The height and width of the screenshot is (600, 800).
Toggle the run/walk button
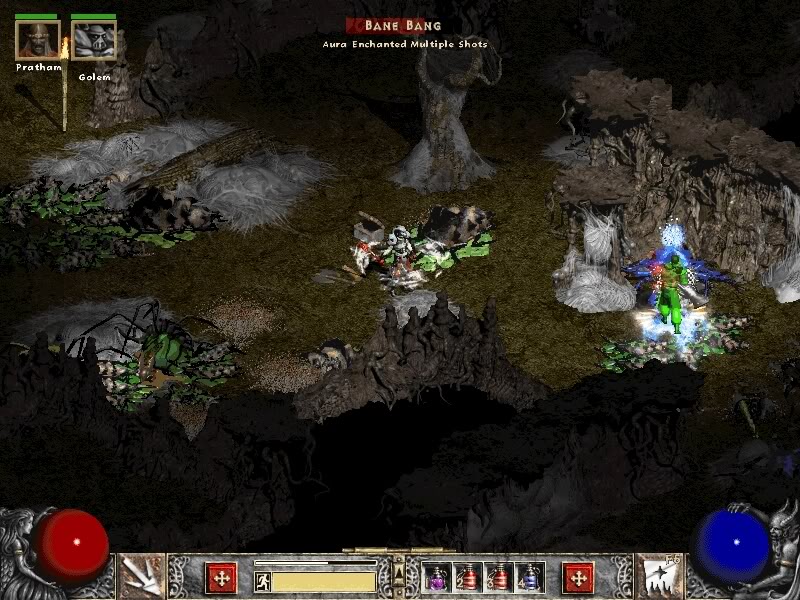coord(262,580)
